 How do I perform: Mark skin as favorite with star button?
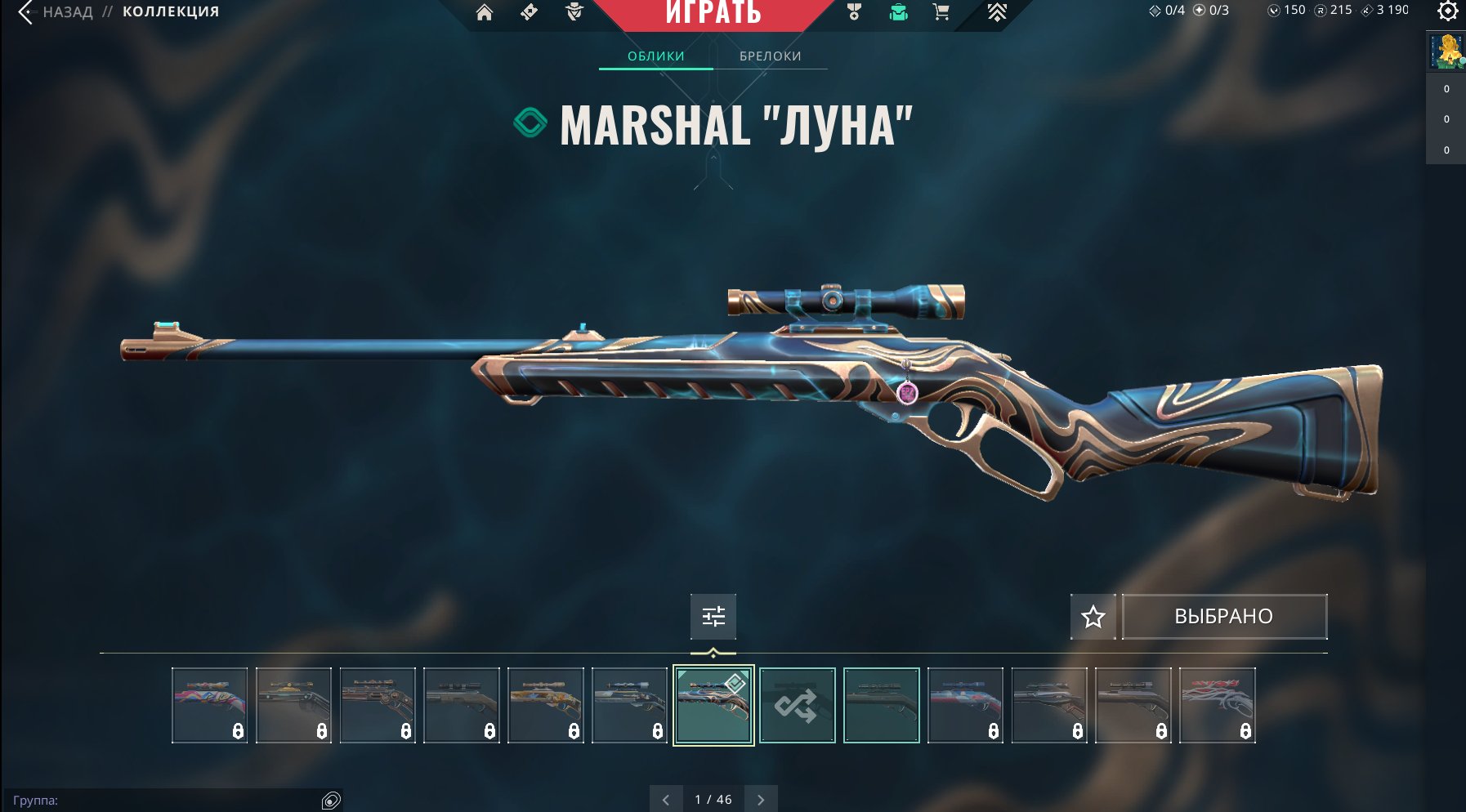pyautogui.click(x=1093, y=617)
